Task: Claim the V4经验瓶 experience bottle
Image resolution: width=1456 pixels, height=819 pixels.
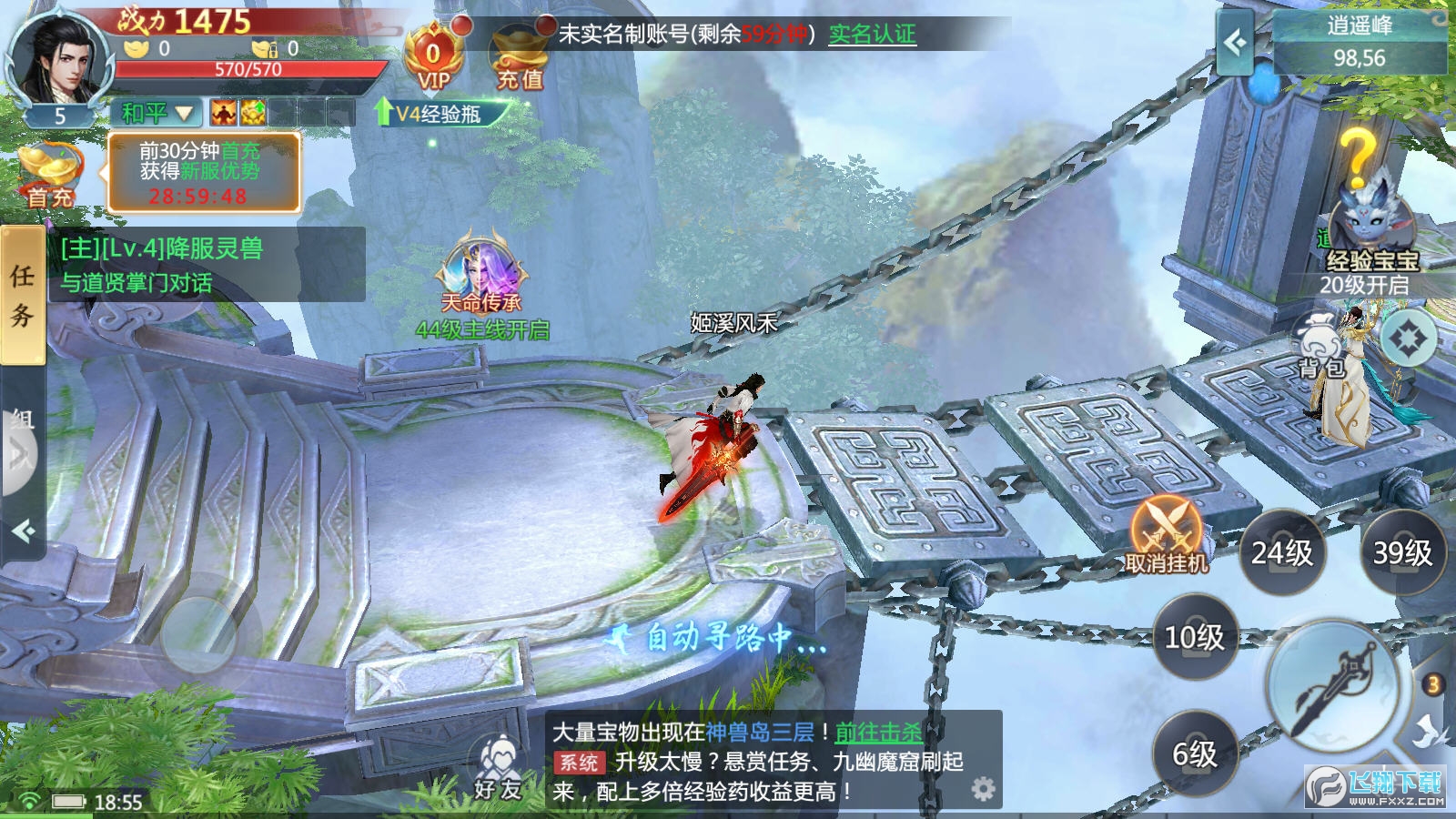Action: [x=437, y=114]
